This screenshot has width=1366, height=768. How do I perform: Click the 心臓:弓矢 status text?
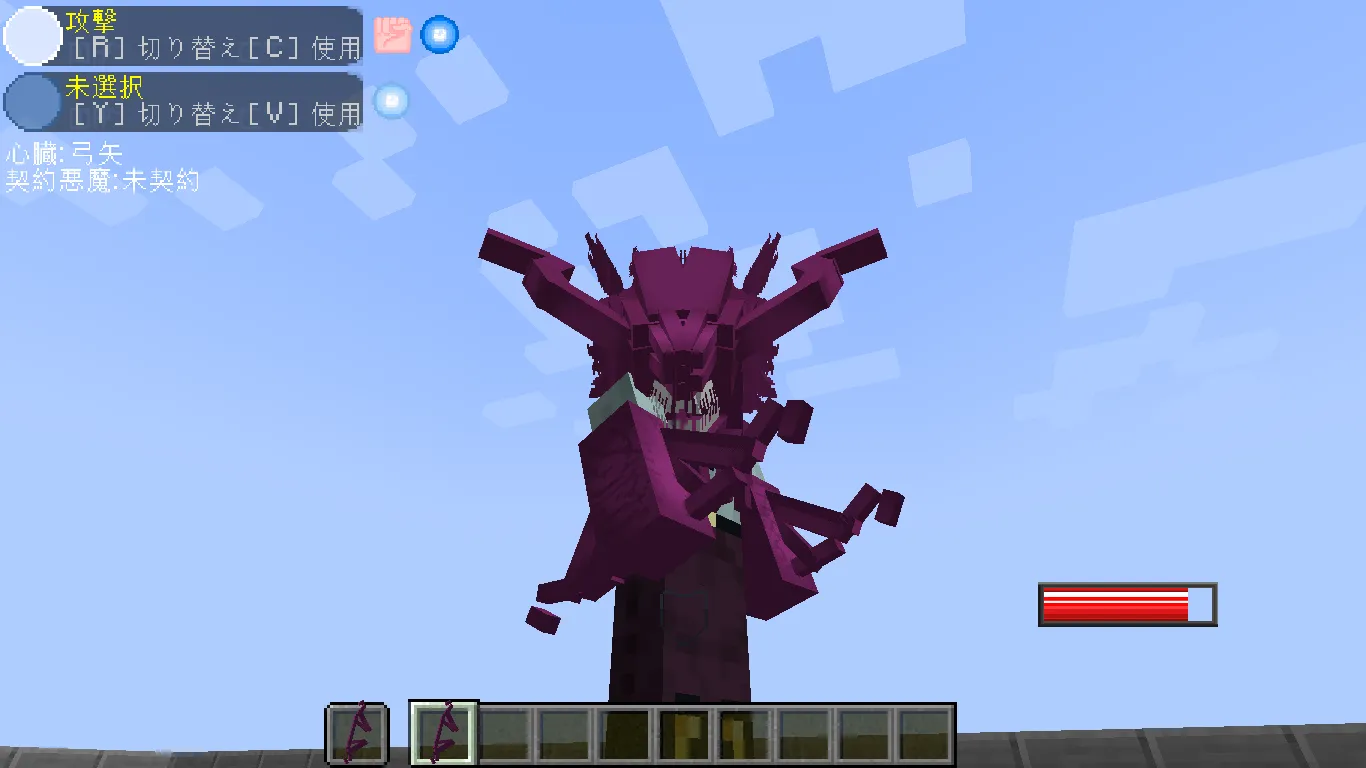63,155
